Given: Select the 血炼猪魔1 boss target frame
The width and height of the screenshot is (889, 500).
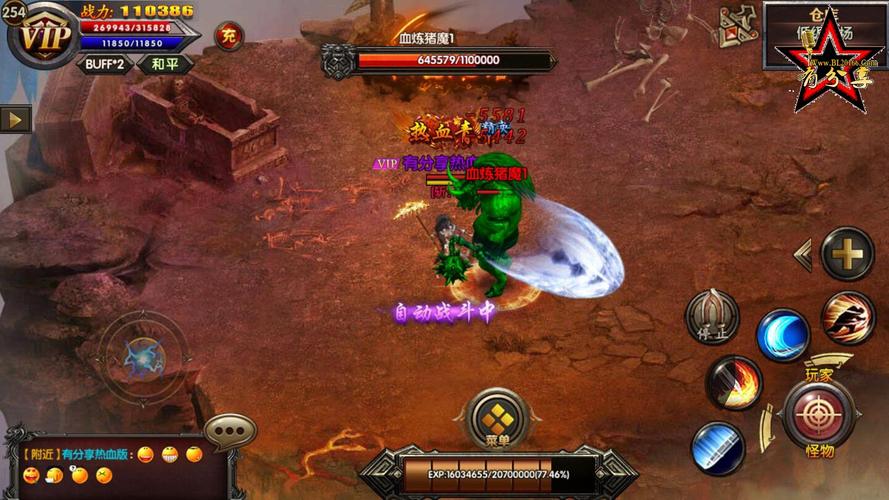Looking at the screenshot, I should pyautogui.click(x=438, y=59).
